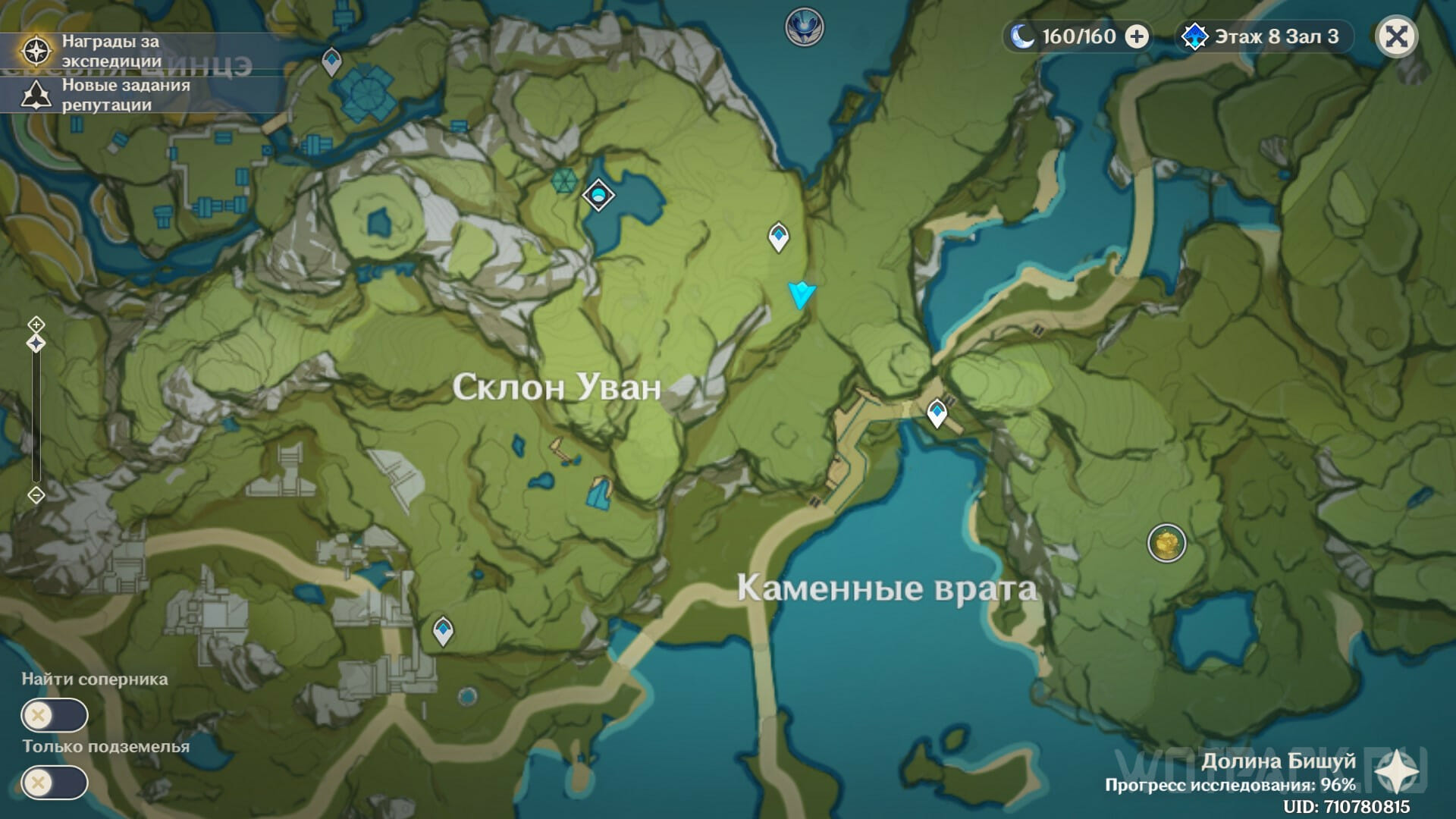Open the Spiral Abyss Этаж 8 Зал 3 shortcut
Screen dimensions: 1456x819
point(1265,36)
